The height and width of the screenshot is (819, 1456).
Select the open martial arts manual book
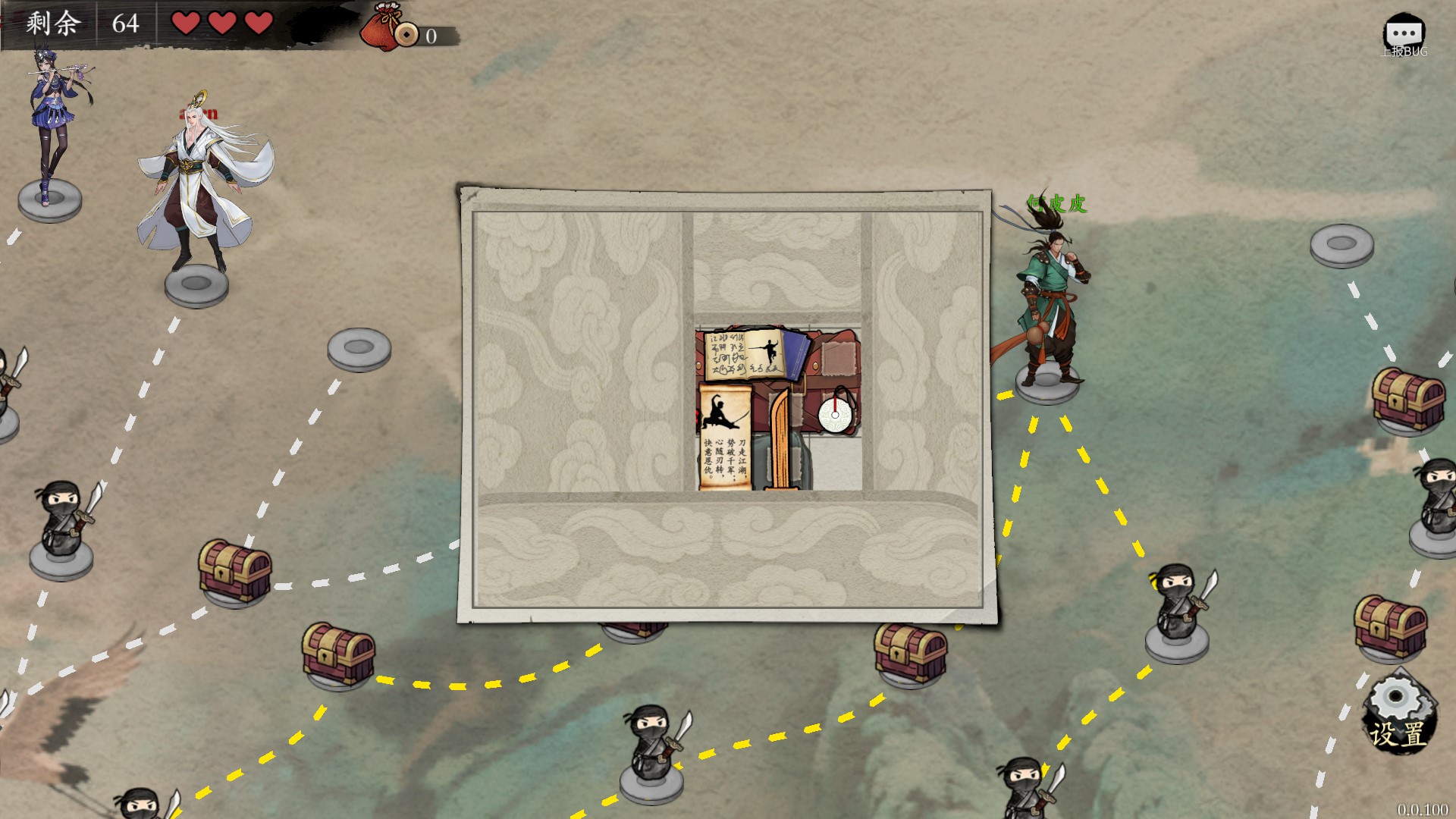tap(744, 354)
